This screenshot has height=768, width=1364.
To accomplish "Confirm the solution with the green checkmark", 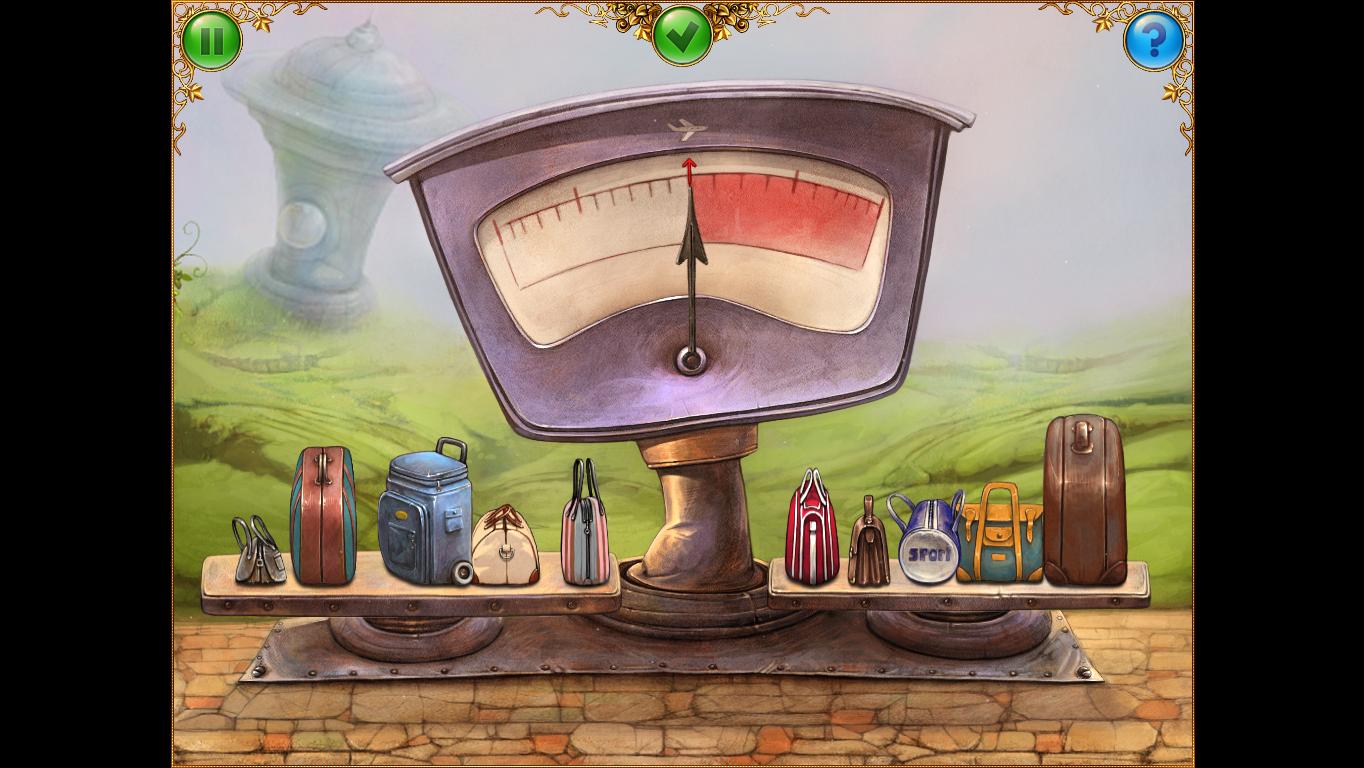I will click(682, 35).
